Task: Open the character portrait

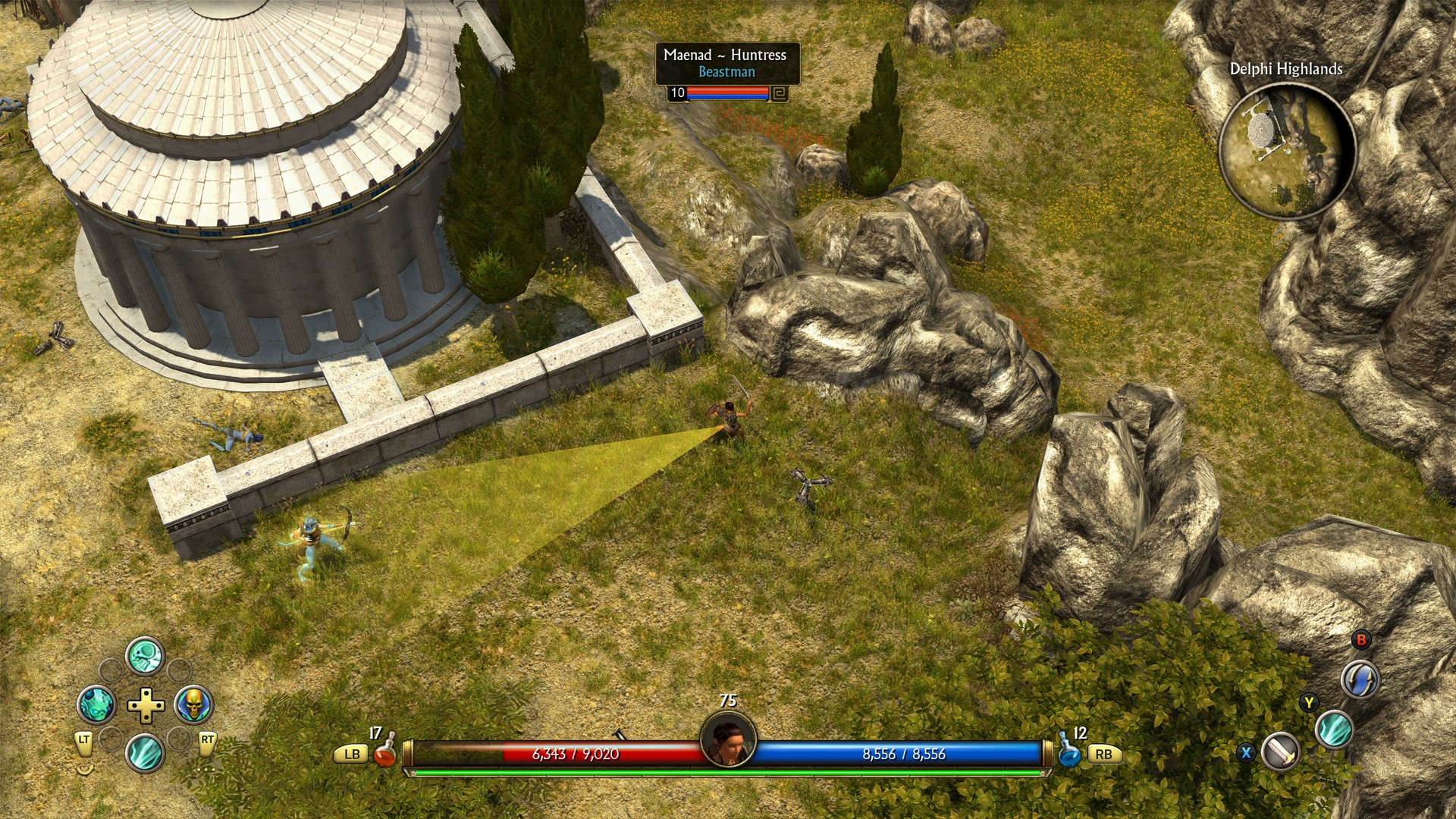Action: [x=728, y=739]
